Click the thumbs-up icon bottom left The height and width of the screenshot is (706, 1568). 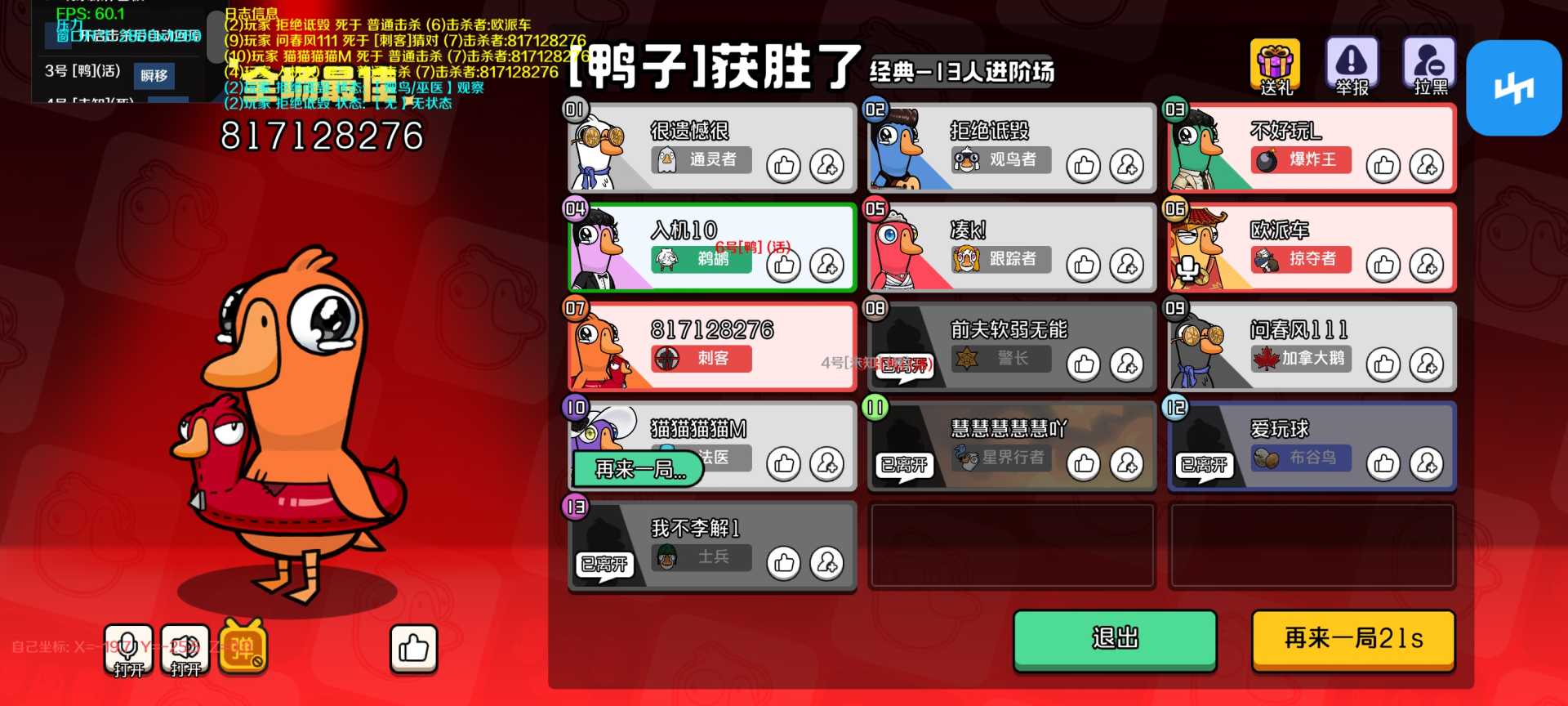click(x=414, y=647)
